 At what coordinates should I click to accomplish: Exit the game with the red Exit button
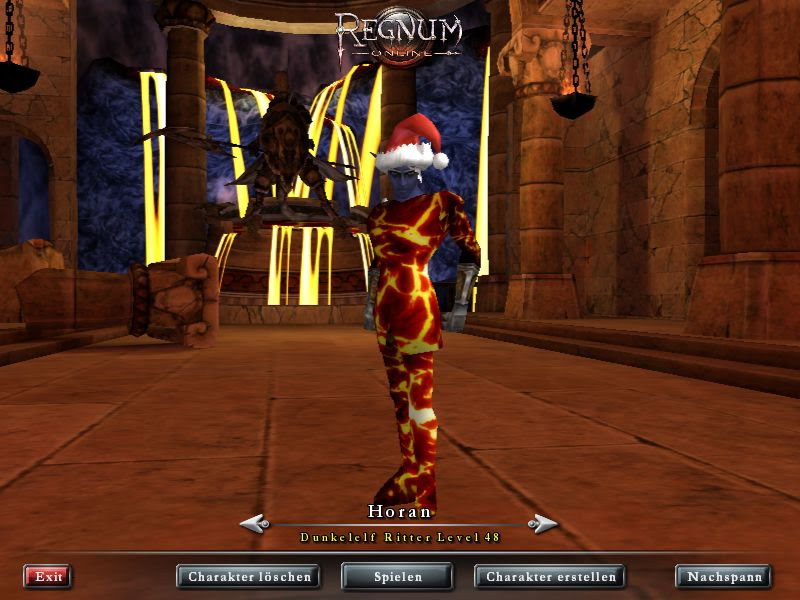tap(47, 576)
